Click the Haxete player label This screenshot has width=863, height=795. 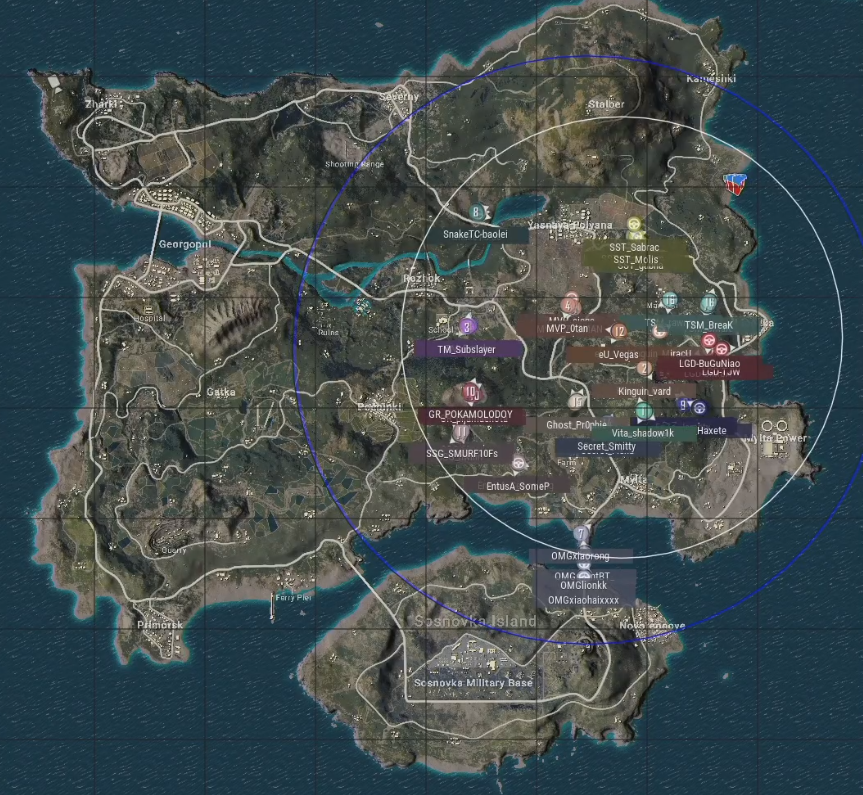tap(712, 430)
